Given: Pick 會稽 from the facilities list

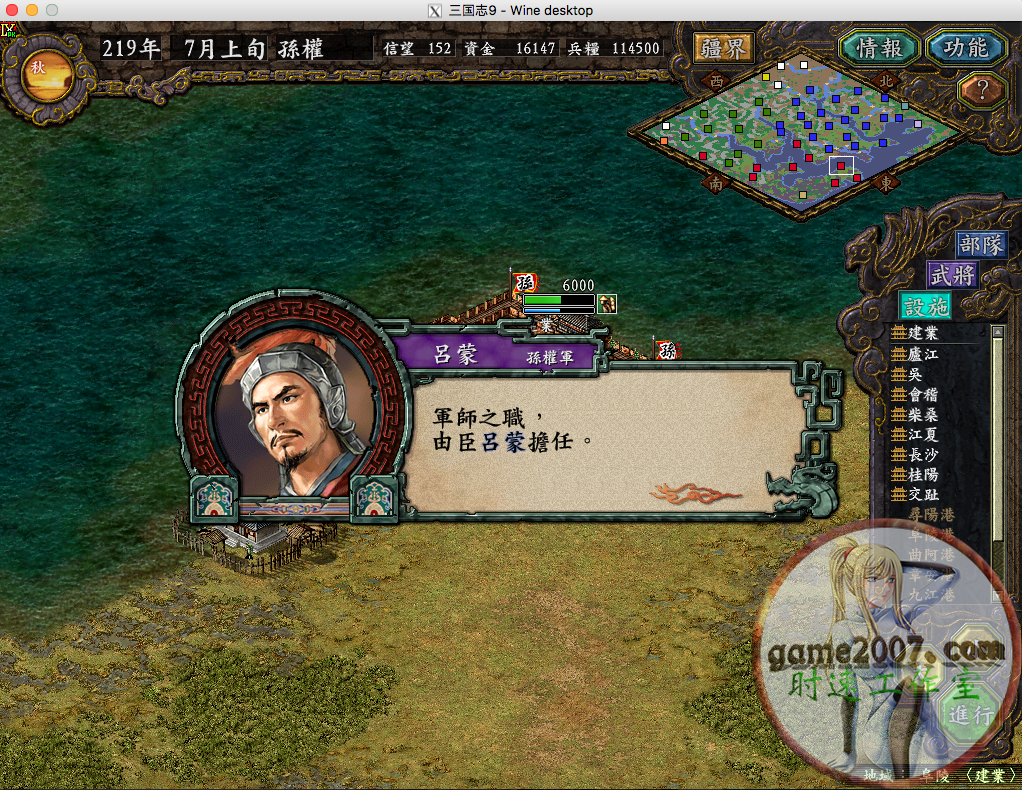Looking at the screenshot, I should (x=922, y=394).
